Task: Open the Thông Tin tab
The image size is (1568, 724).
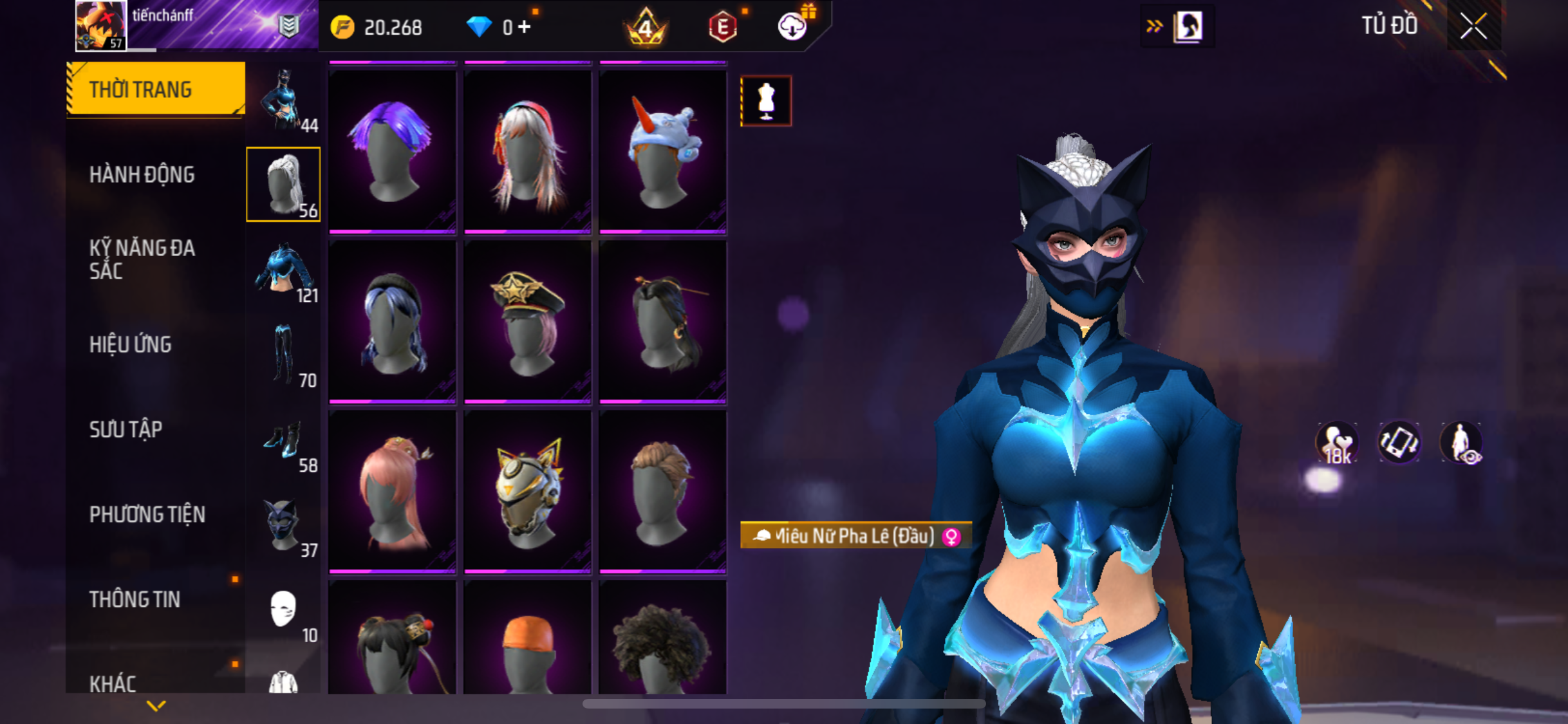Action: 135,599
